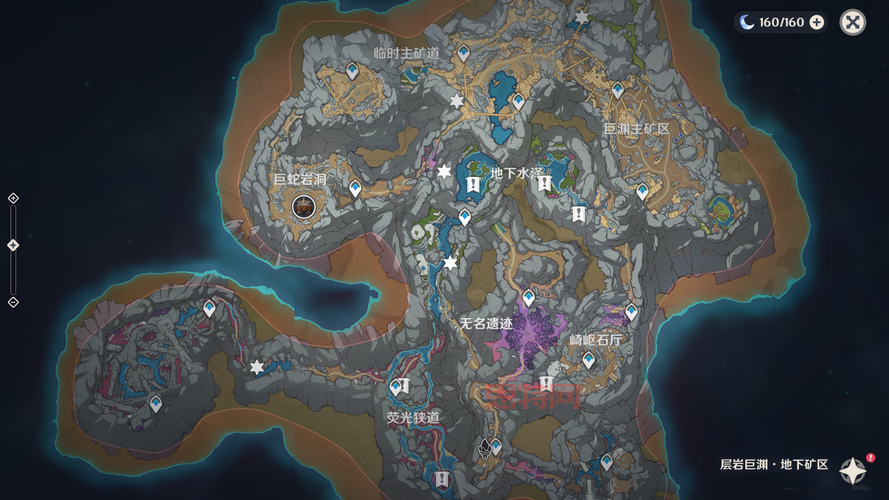Select the waypoint on the purple 无名遗迹 area
Viewport: 889px width, 500px height.
[x=528, y=298]
